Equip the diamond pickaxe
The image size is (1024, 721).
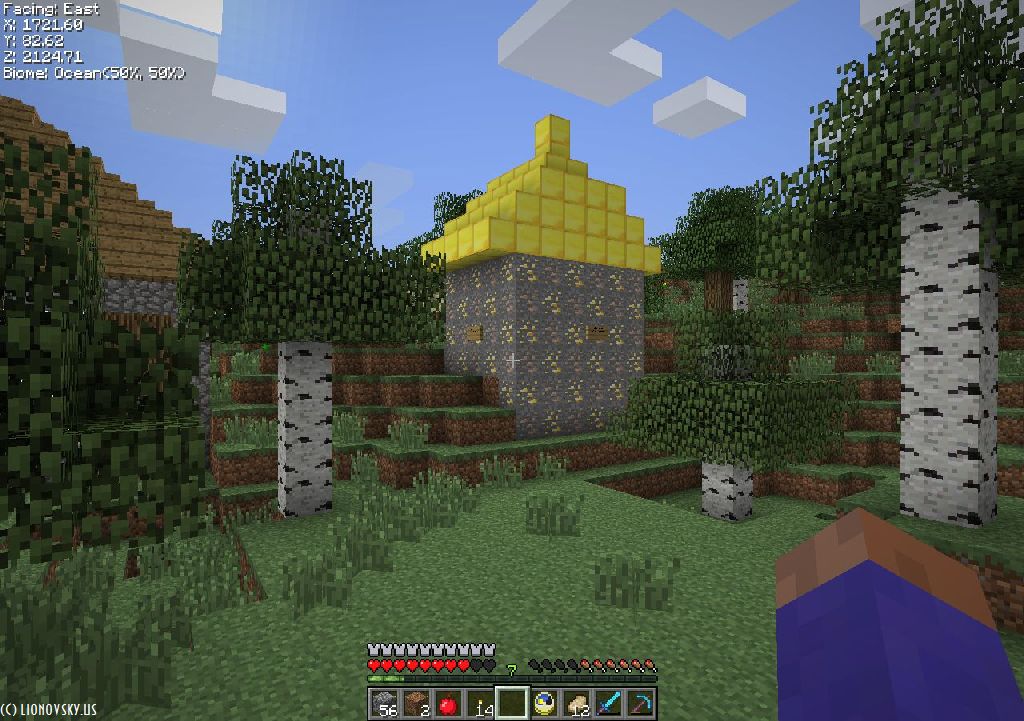640,703
